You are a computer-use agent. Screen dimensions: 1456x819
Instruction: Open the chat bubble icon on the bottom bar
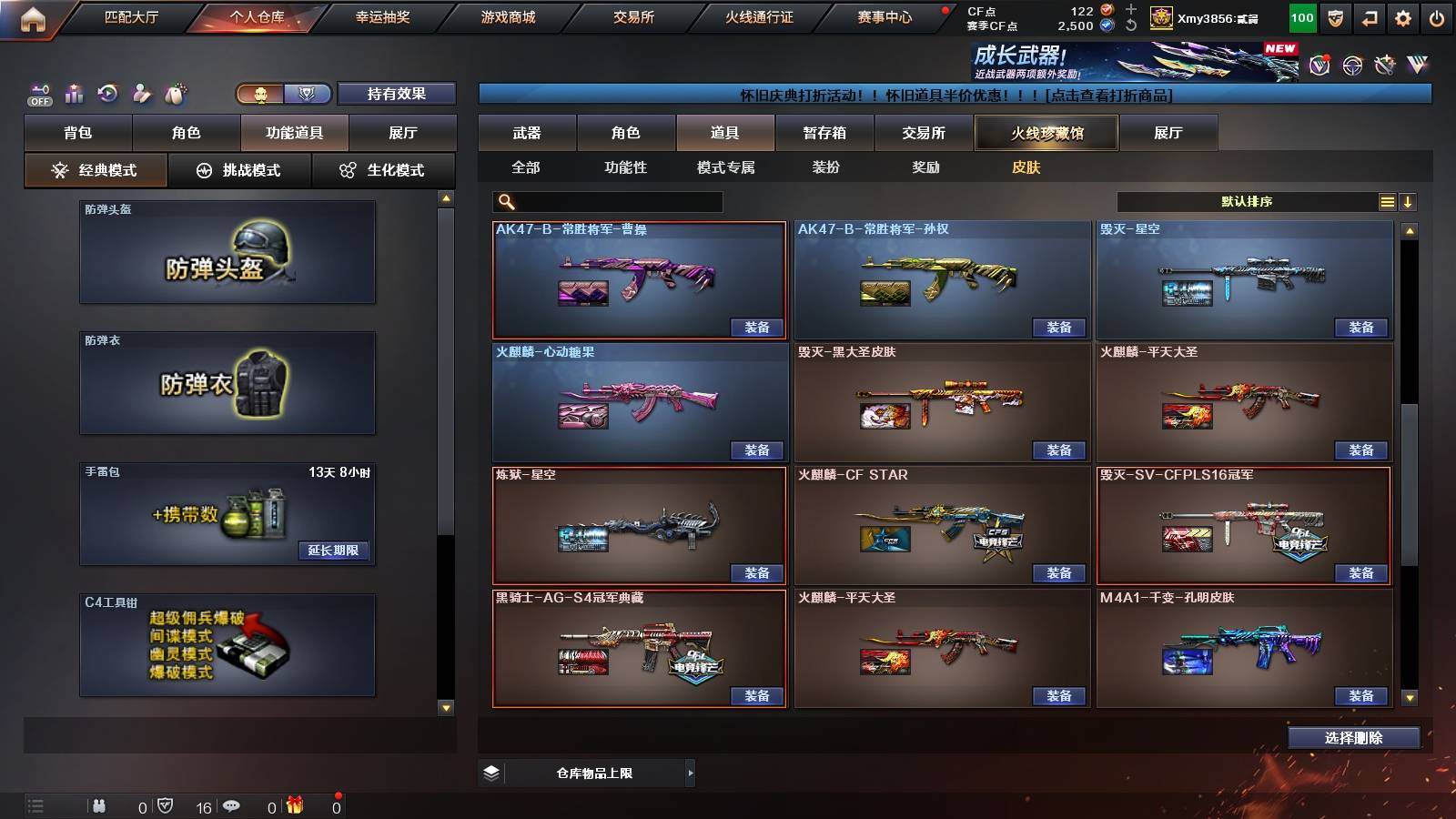click(x=232, y=805)
